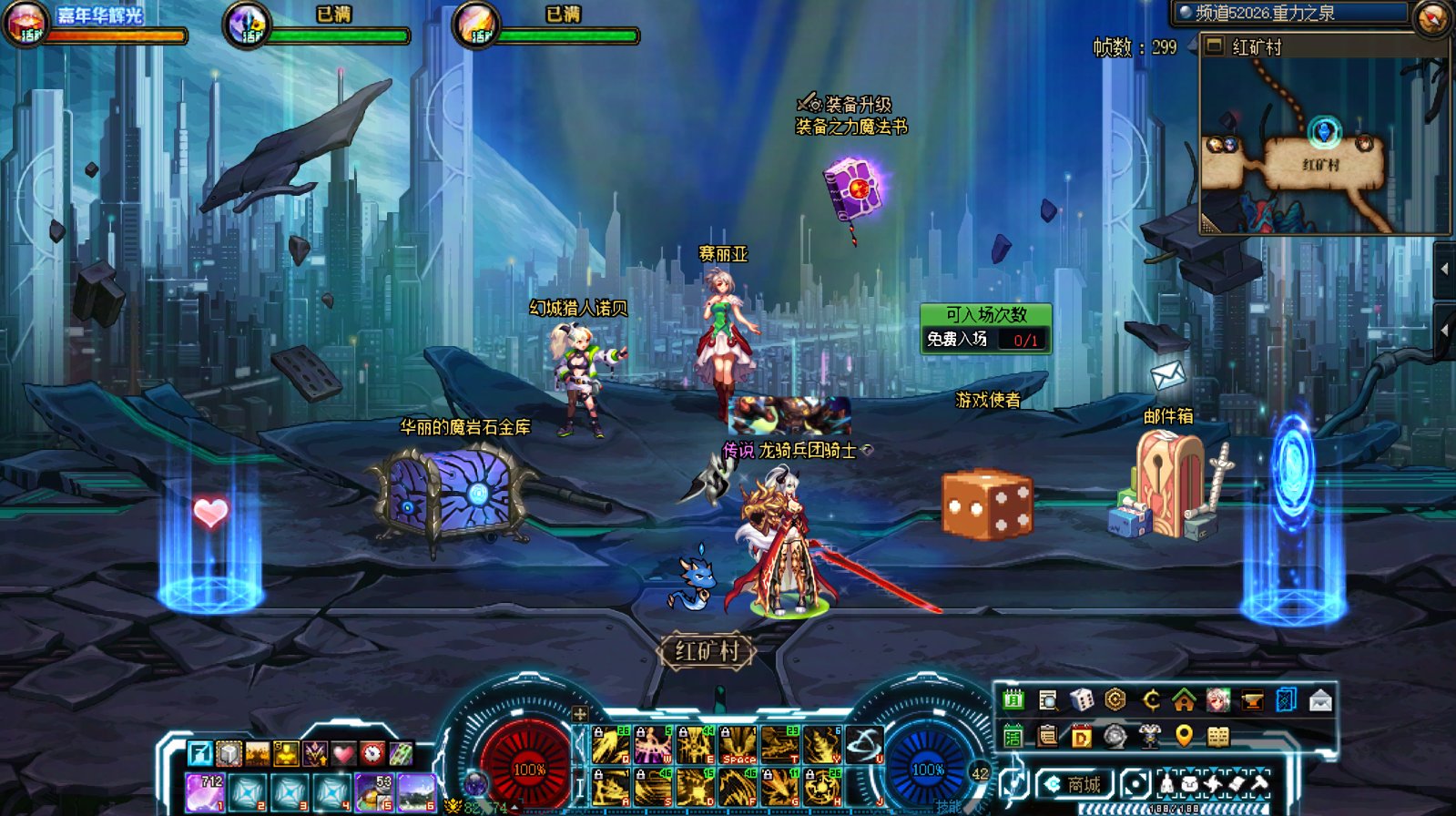The image size is (1456, 816).
Task: Click the silver-haired girl portrait icon
Action: coord(1218,699)
